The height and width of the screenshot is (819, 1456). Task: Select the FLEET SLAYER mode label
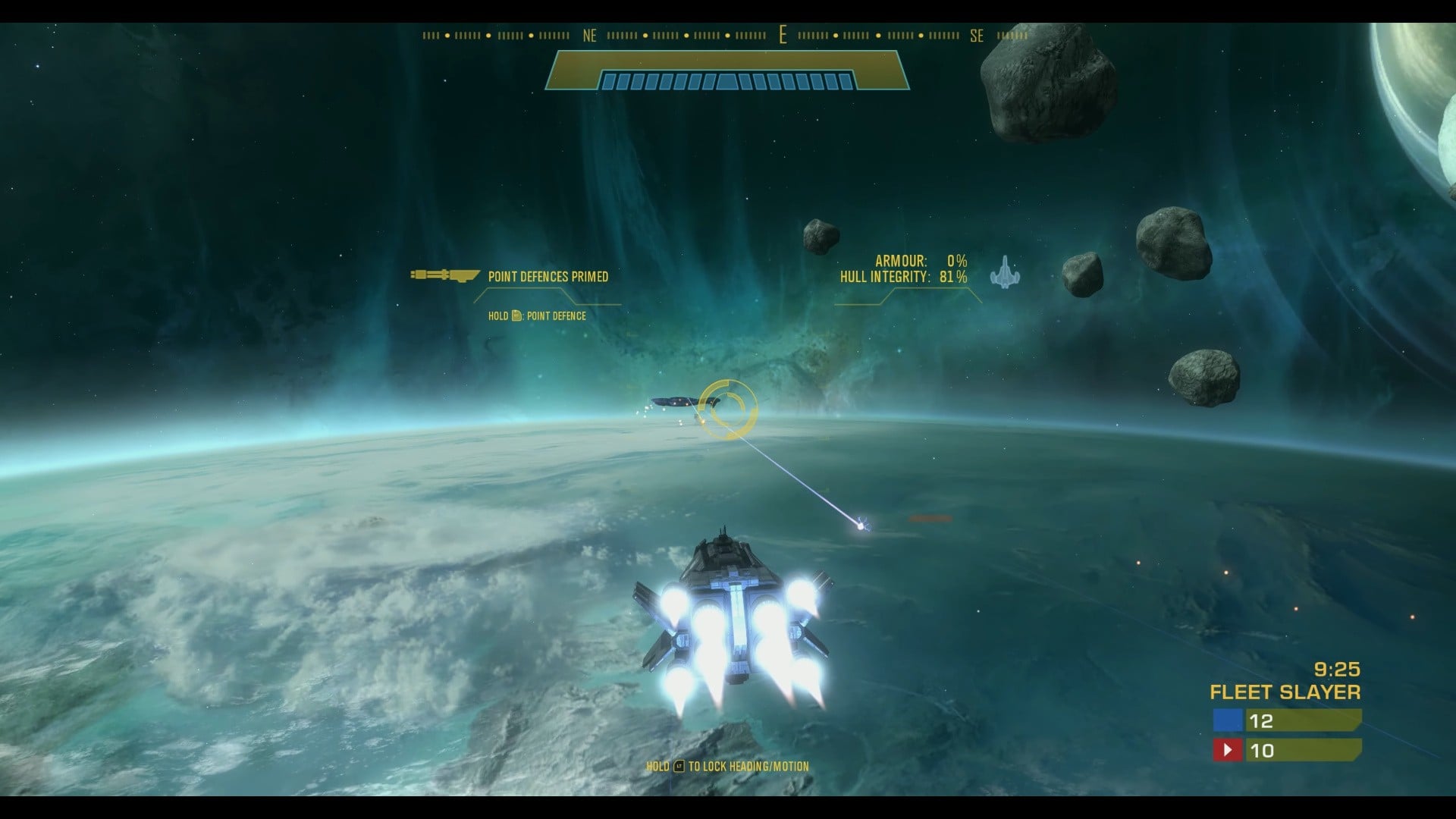(x=1285, y=692)
